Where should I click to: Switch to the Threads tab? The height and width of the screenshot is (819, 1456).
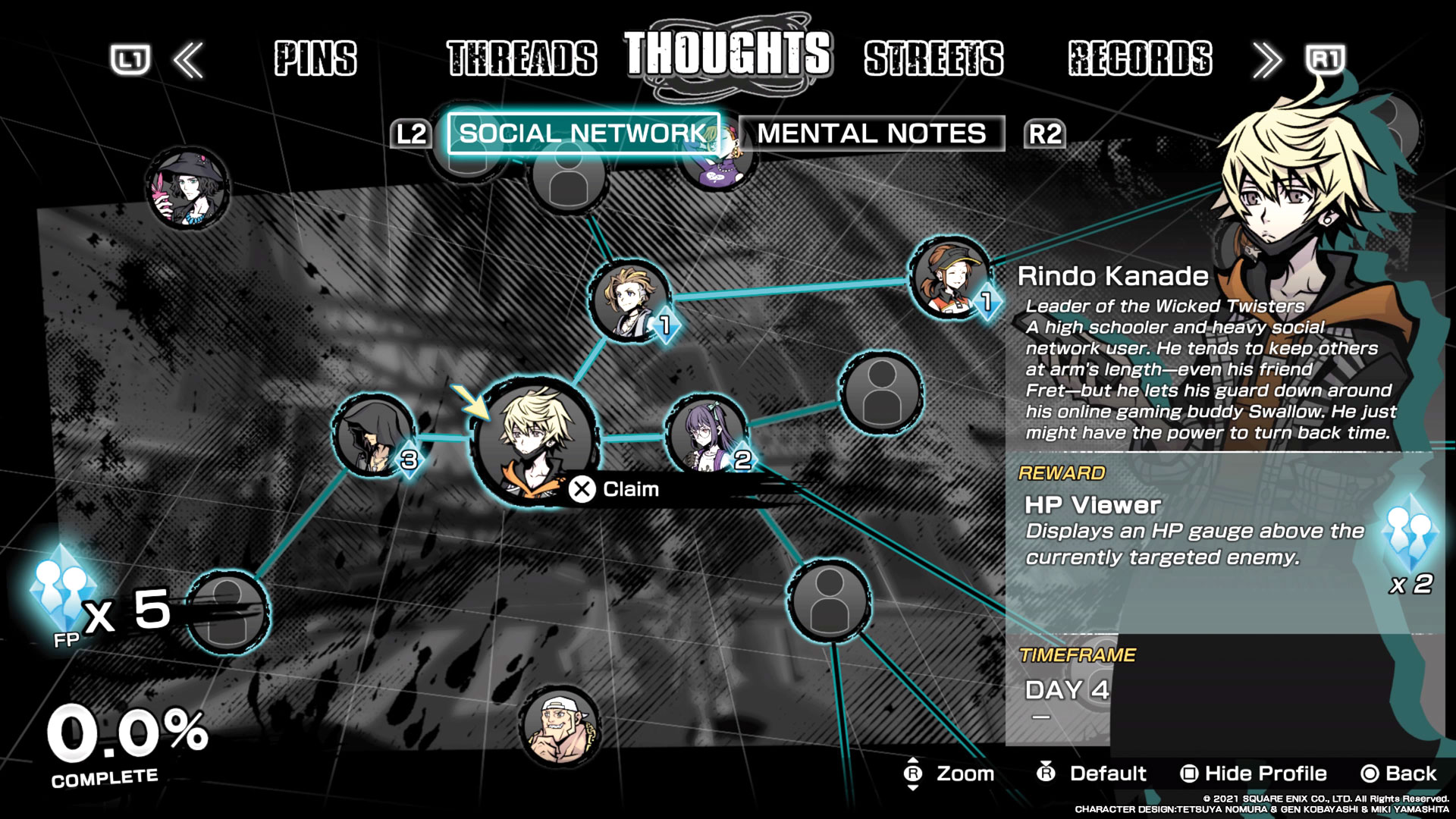coord(522,58)
